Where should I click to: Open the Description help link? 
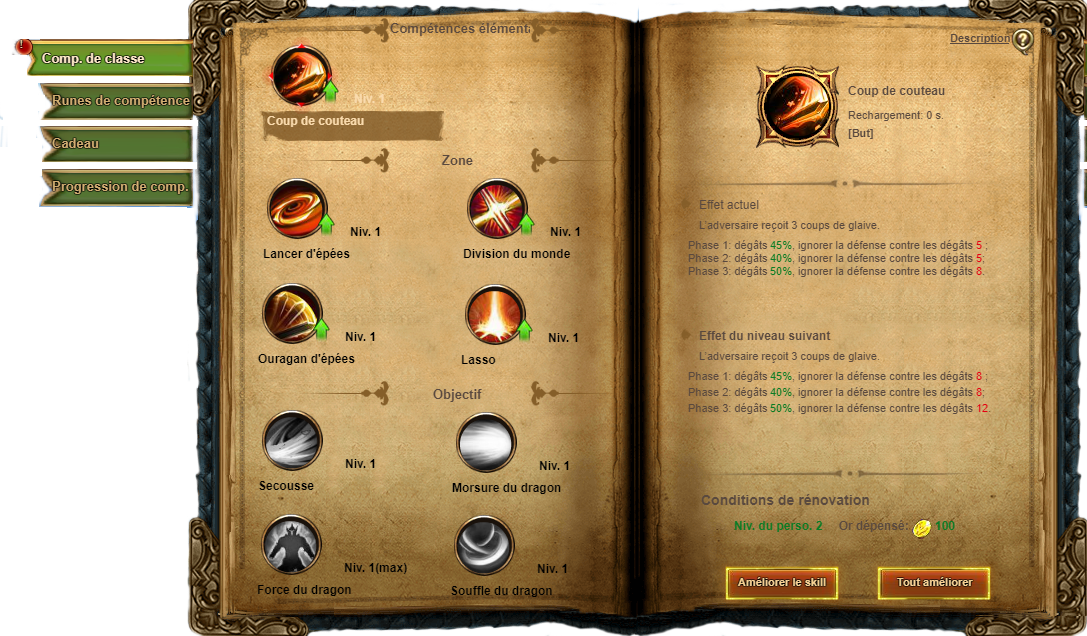[979, 38]
